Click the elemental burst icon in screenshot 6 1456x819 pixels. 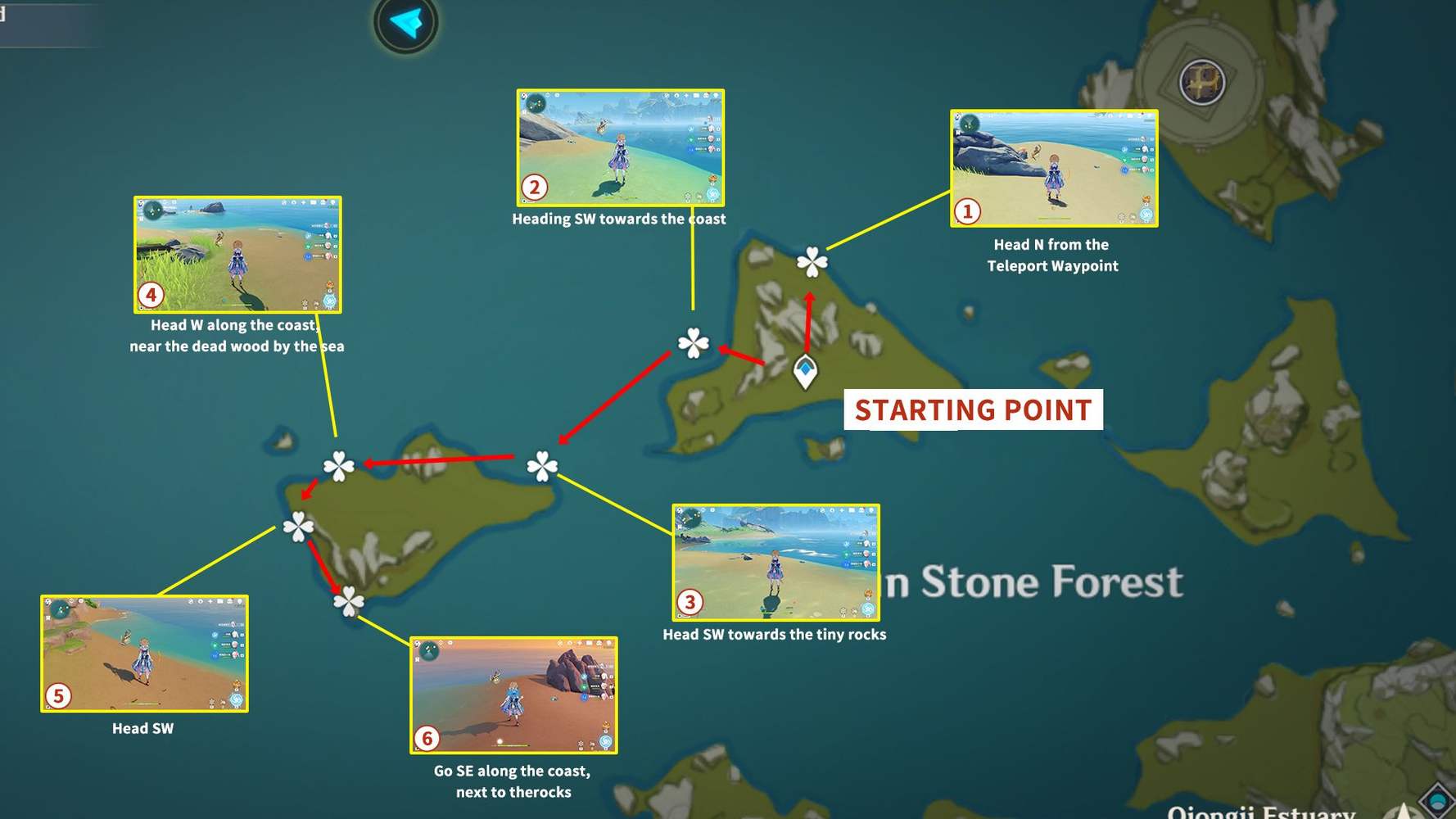[605, 740]
